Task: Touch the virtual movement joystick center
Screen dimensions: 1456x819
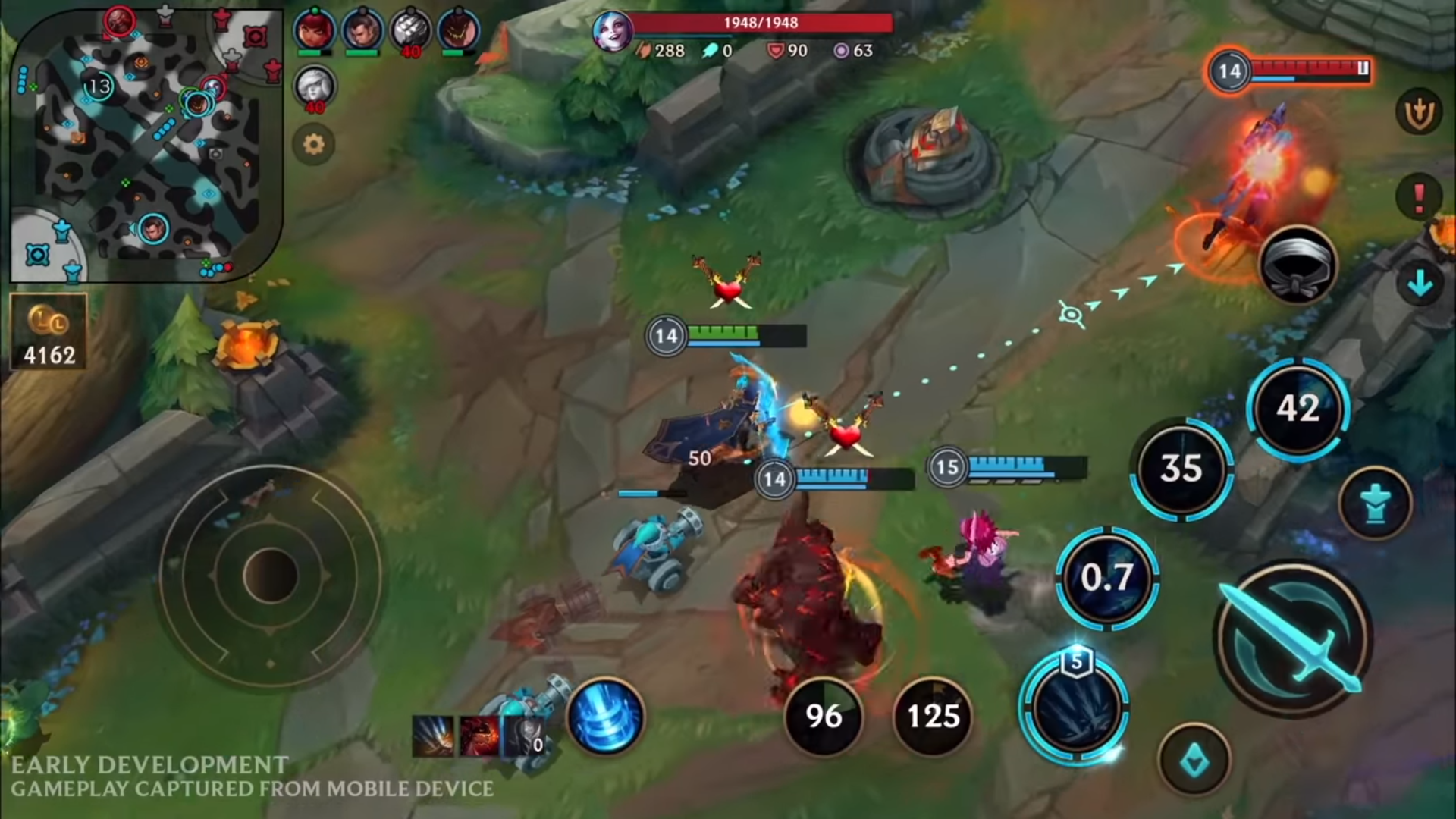Action: 269,575
